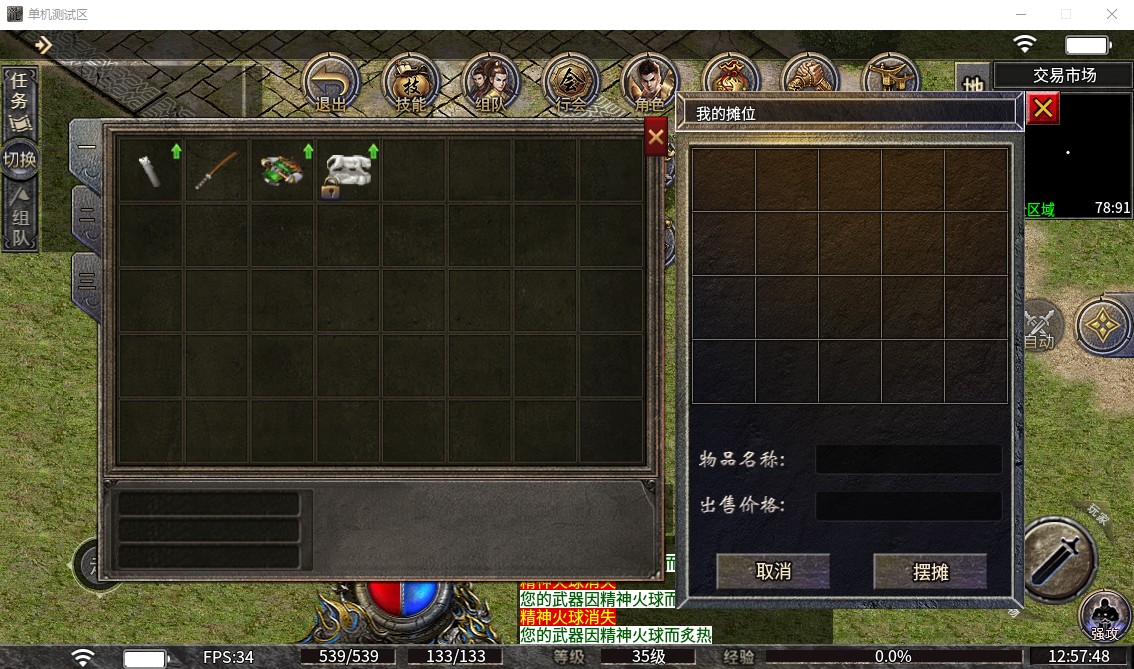Viewport: 1134px width, 669px height.
Task: Confirm the stall with 摆摊 button
Action: pos(930,571)
